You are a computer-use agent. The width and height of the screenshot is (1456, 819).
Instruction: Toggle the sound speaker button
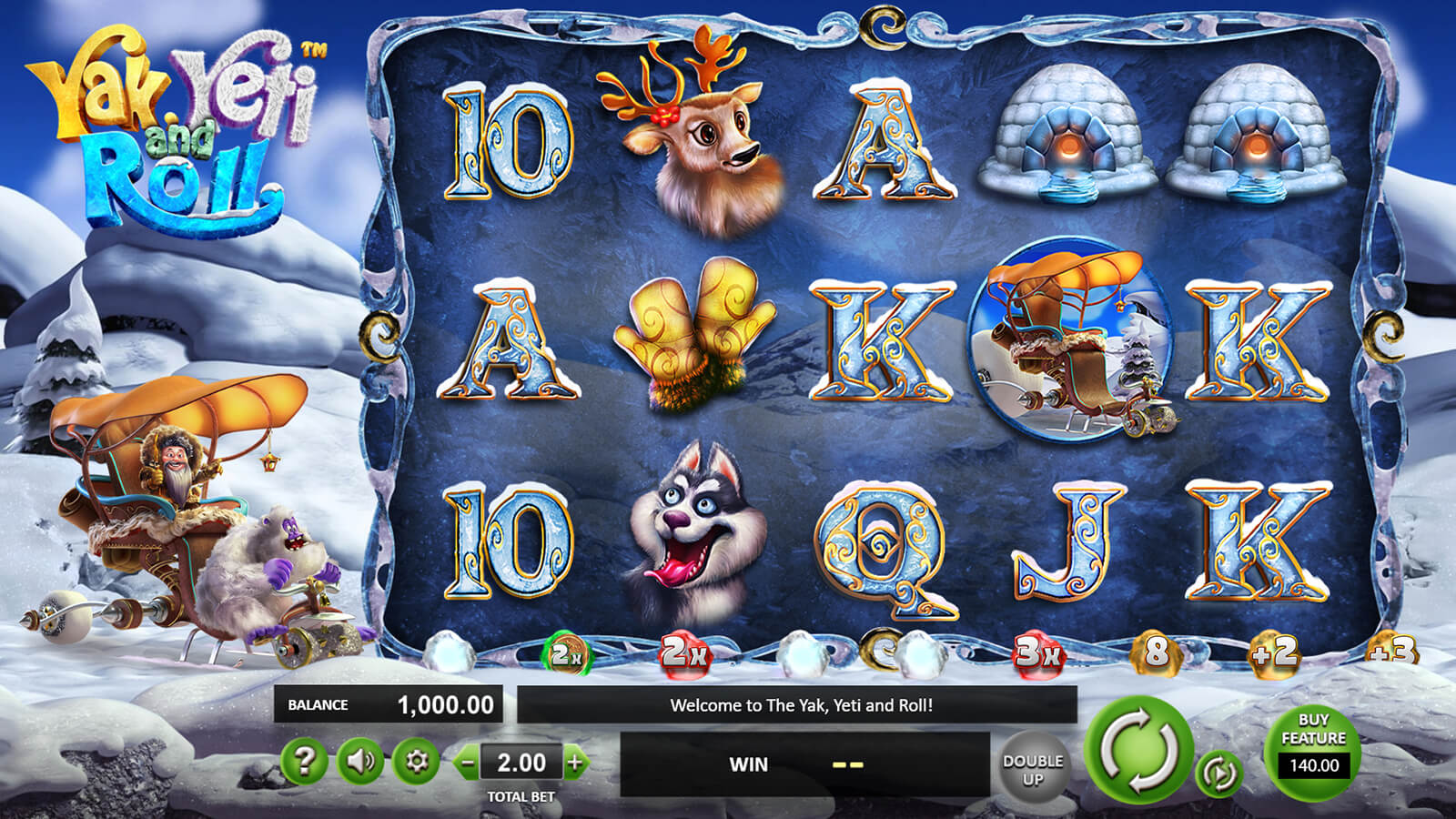click(x=359, y=761)
